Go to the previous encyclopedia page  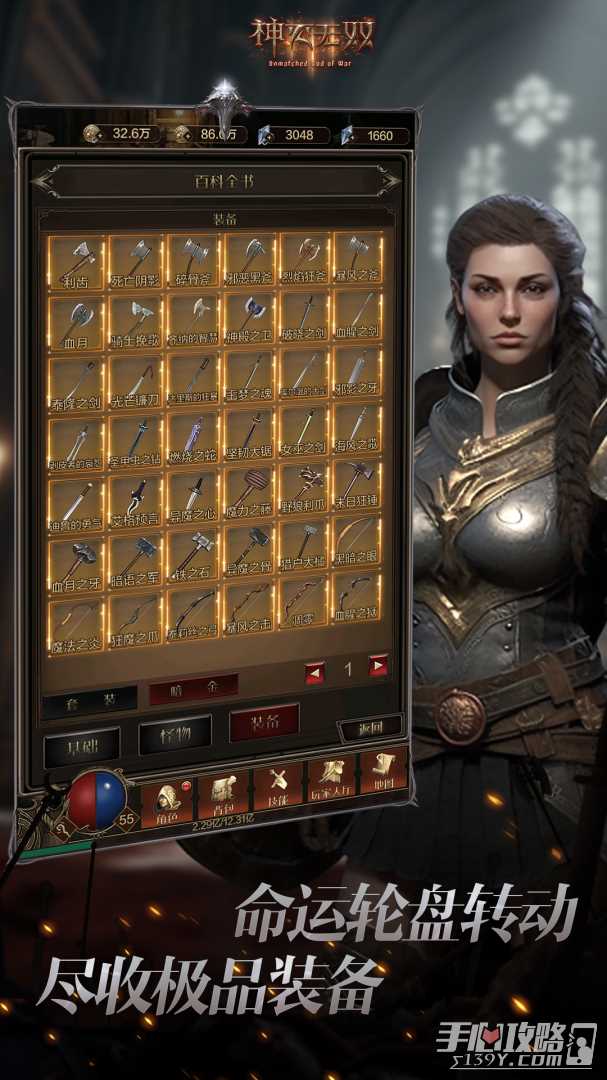(x=315, y=670)
